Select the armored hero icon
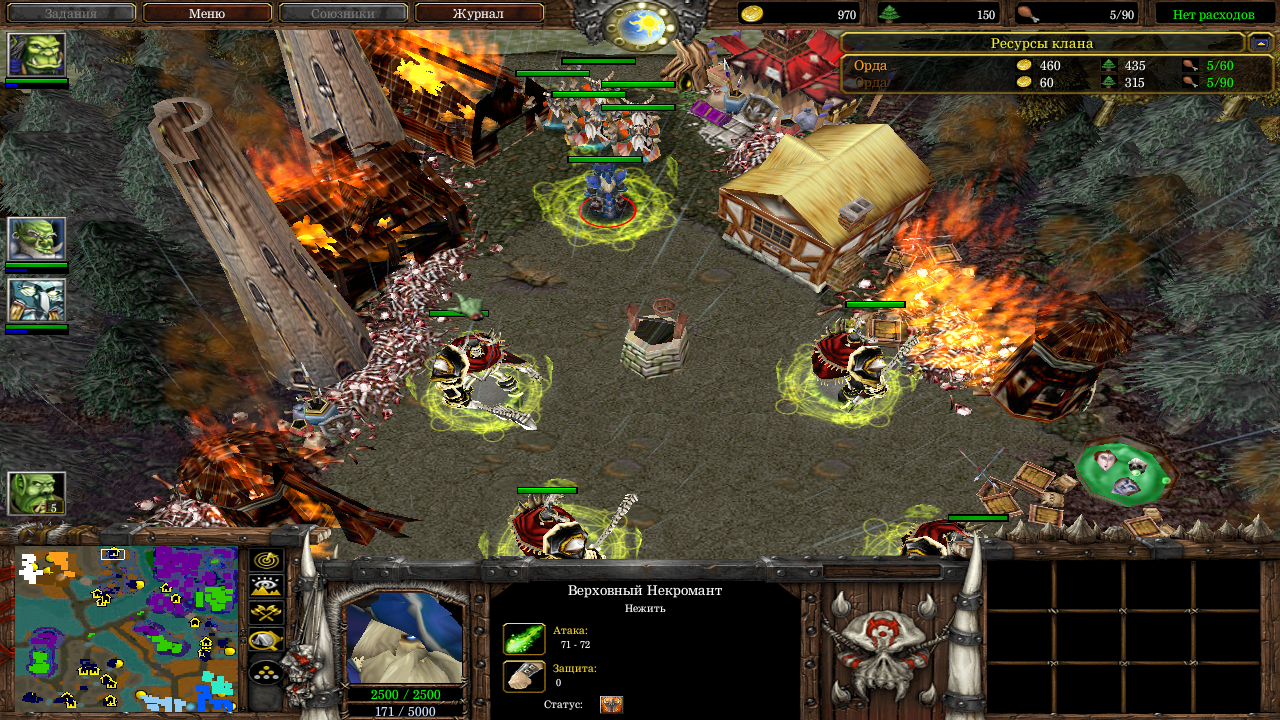Image resolution: width=1280 pixels, height=720 pixels. pyautogui.click(x=37, y=300)
